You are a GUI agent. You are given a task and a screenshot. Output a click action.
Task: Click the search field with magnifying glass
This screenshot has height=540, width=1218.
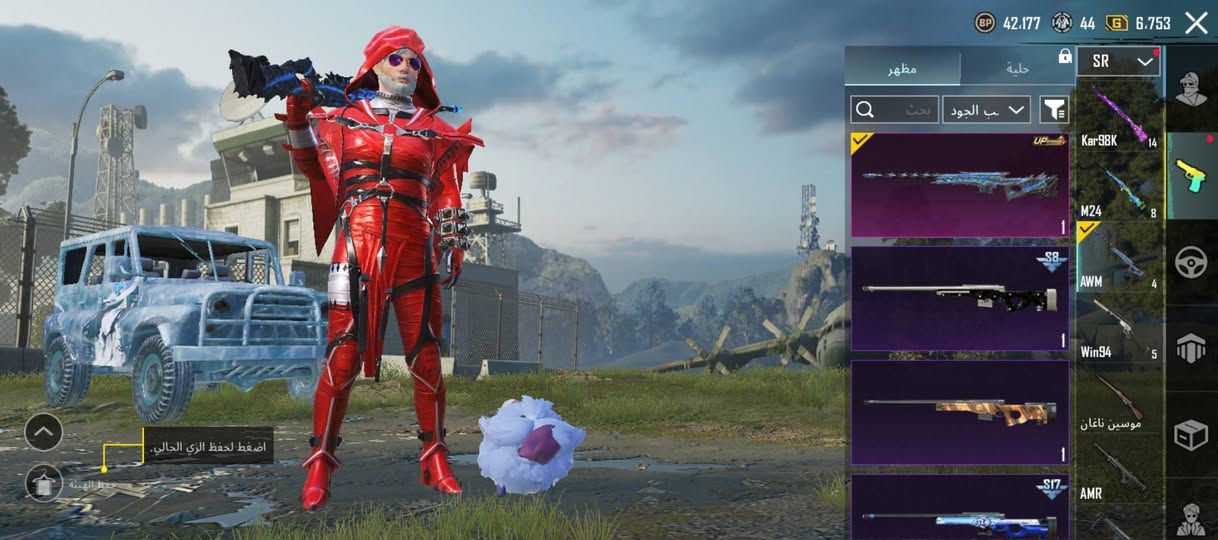[893, 109]
